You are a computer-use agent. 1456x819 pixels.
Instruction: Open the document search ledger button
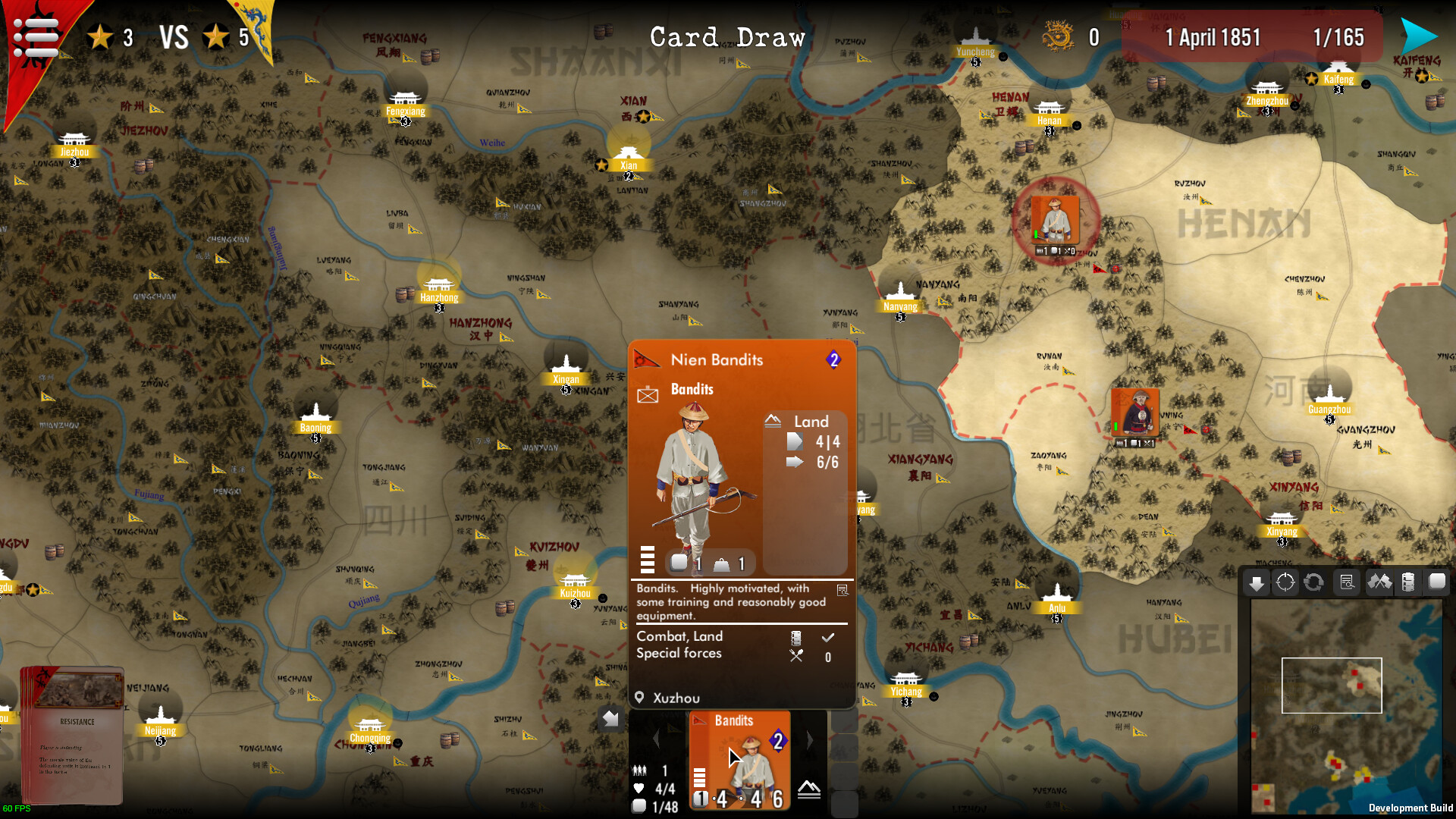pos(1347,582)
